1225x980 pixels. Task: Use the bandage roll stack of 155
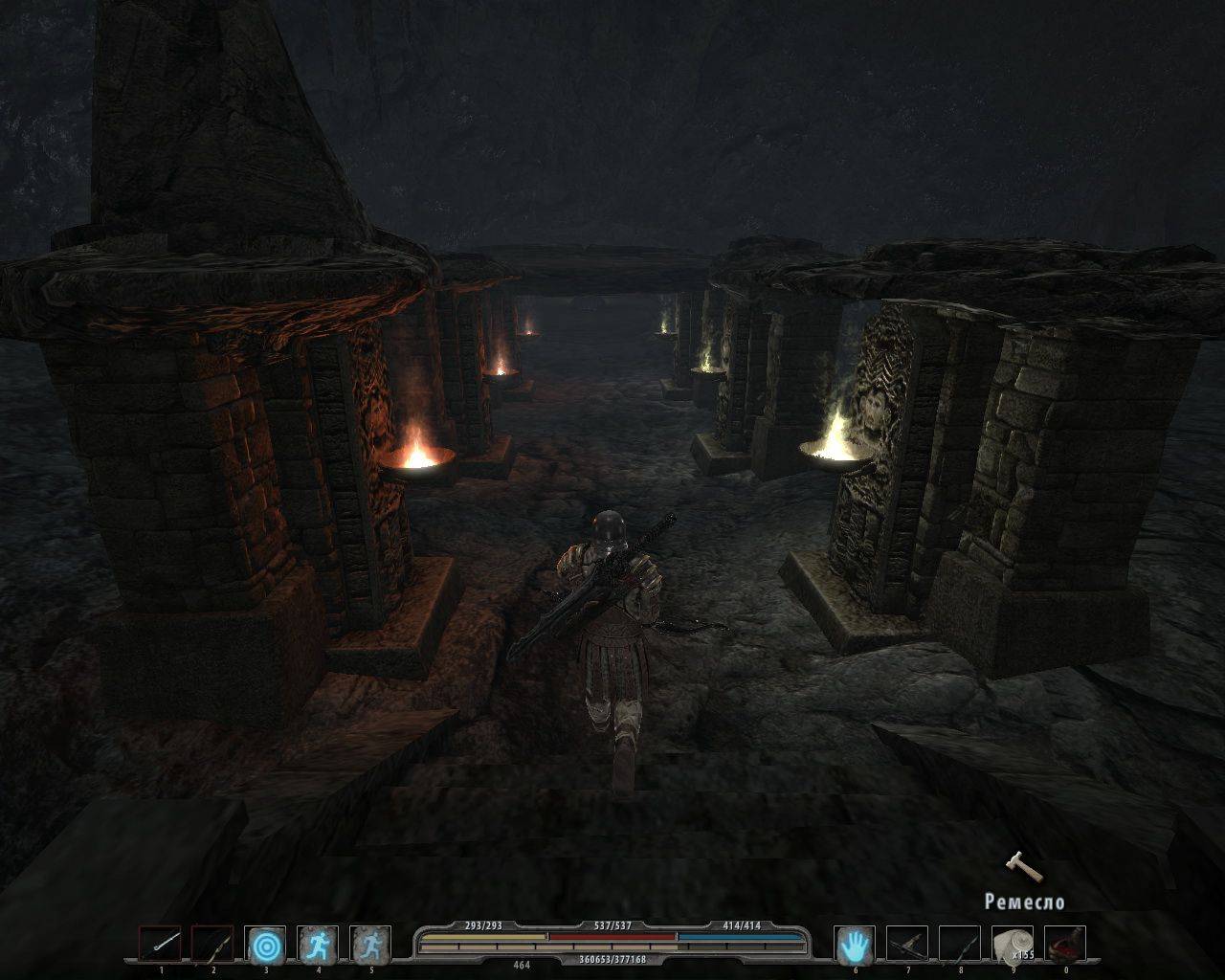(1013, 945)
